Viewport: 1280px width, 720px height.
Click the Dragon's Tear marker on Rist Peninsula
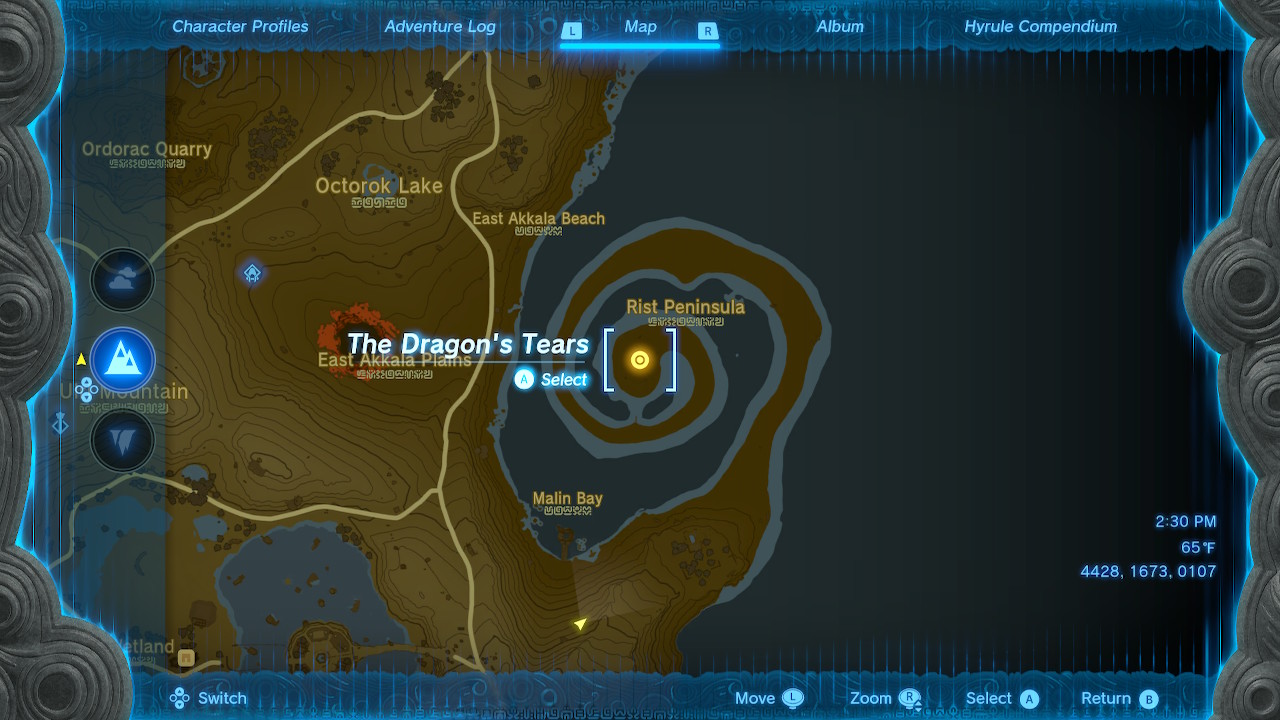tap(640, 360)
